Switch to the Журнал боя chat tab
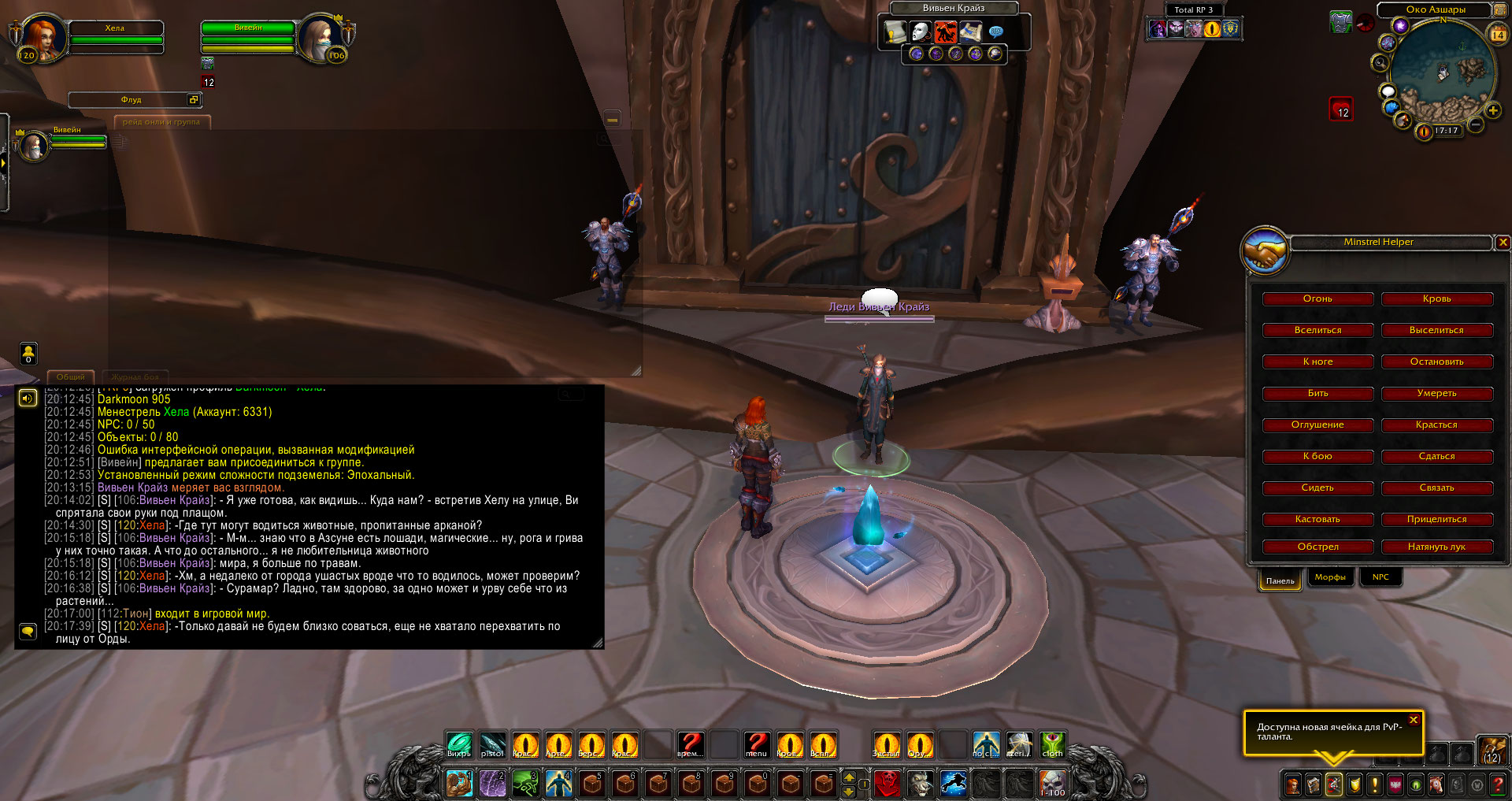1512x801 pixels. (135, 377)
